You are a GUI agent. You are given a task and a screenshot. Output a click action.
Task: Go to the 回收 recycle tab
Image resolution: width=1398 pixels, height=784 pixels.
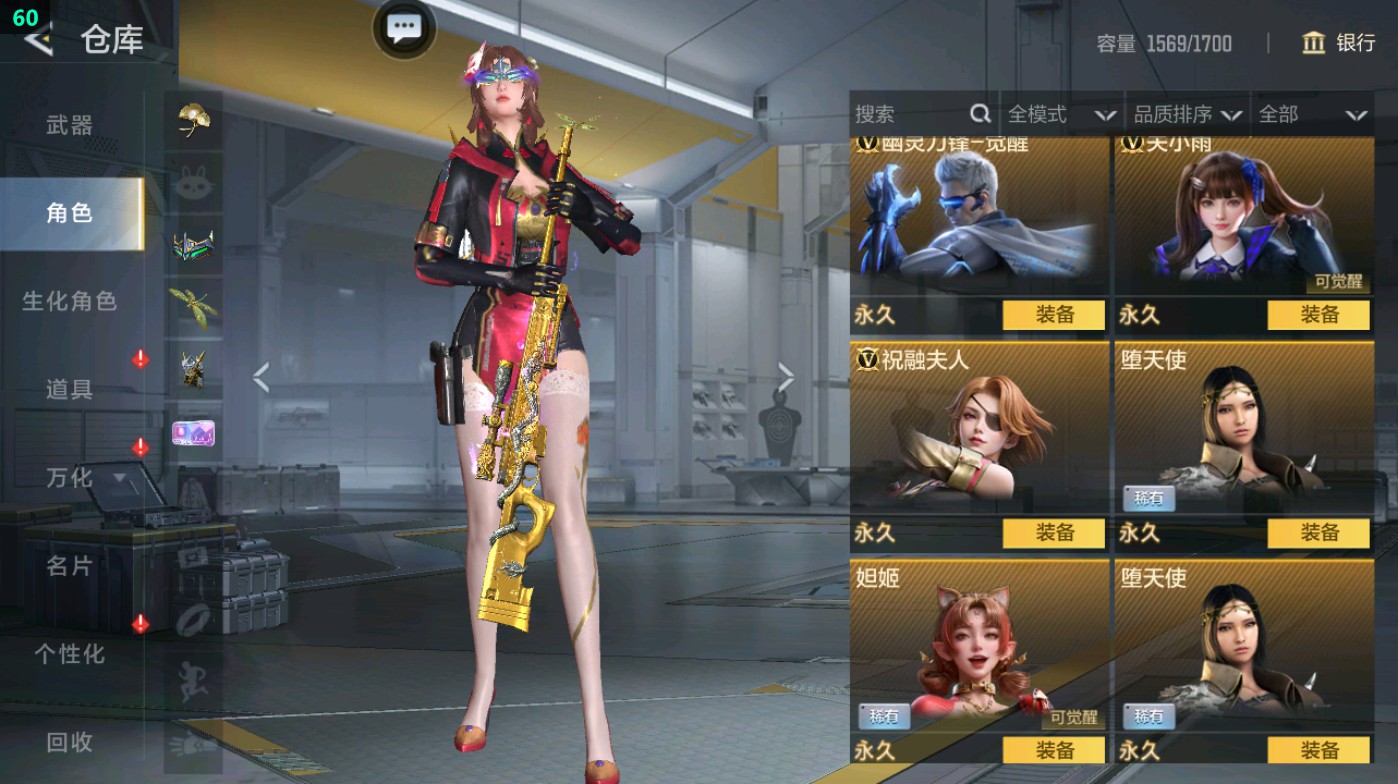click(70, 742)
